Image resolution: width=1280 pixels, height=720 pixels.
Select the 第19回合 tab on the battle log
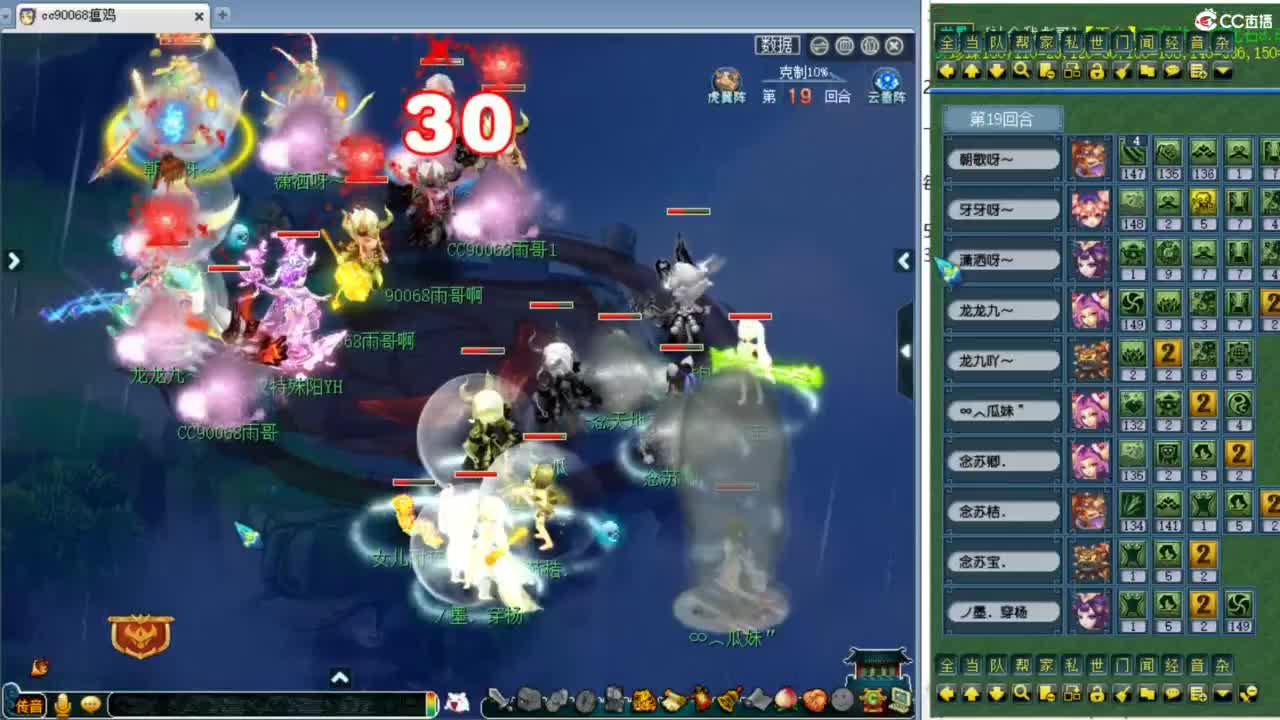point(1000,118)
